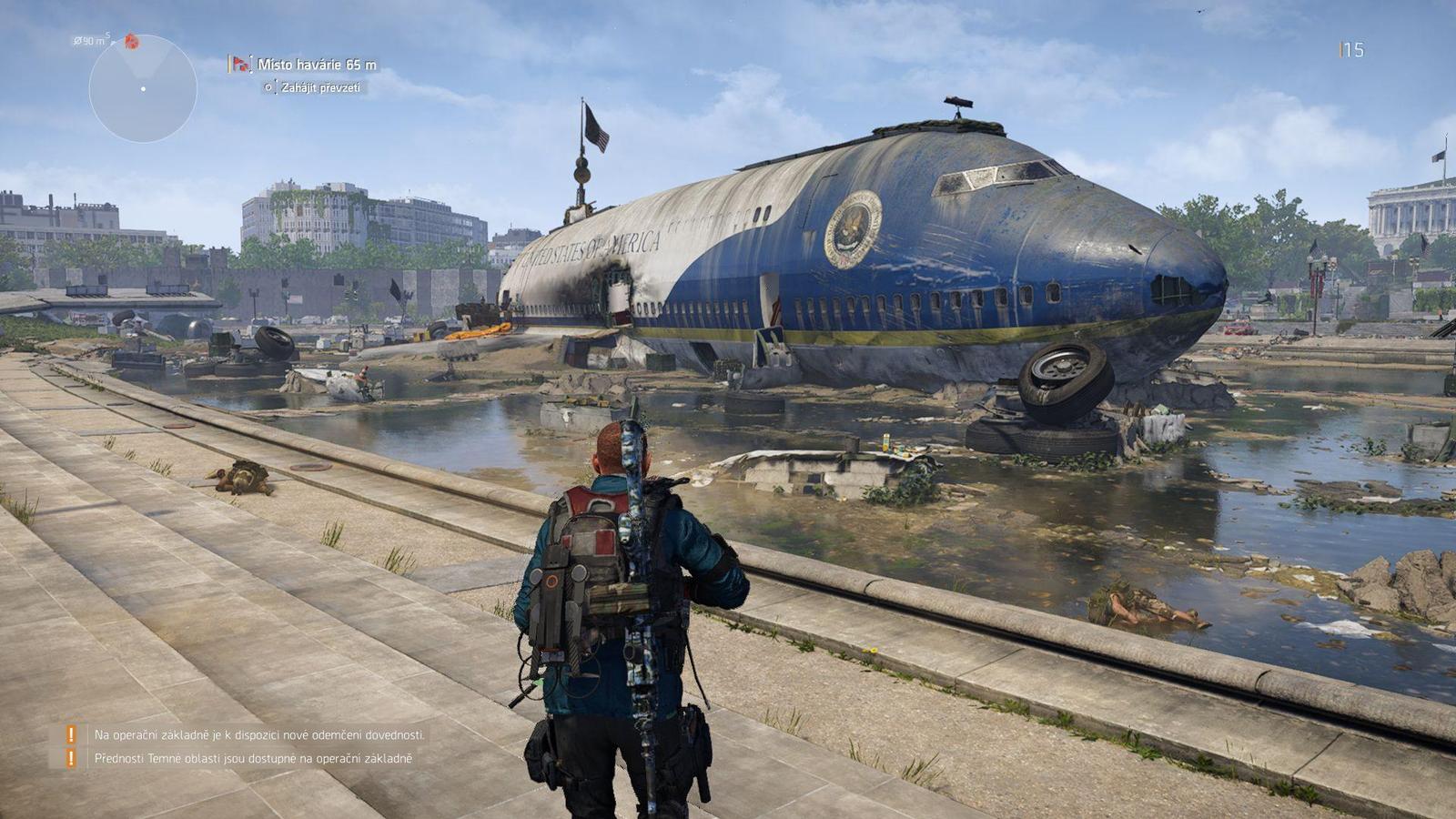Open the newly unlocked skills notification
Screen dimensions: 1456x819
point(259,734)
